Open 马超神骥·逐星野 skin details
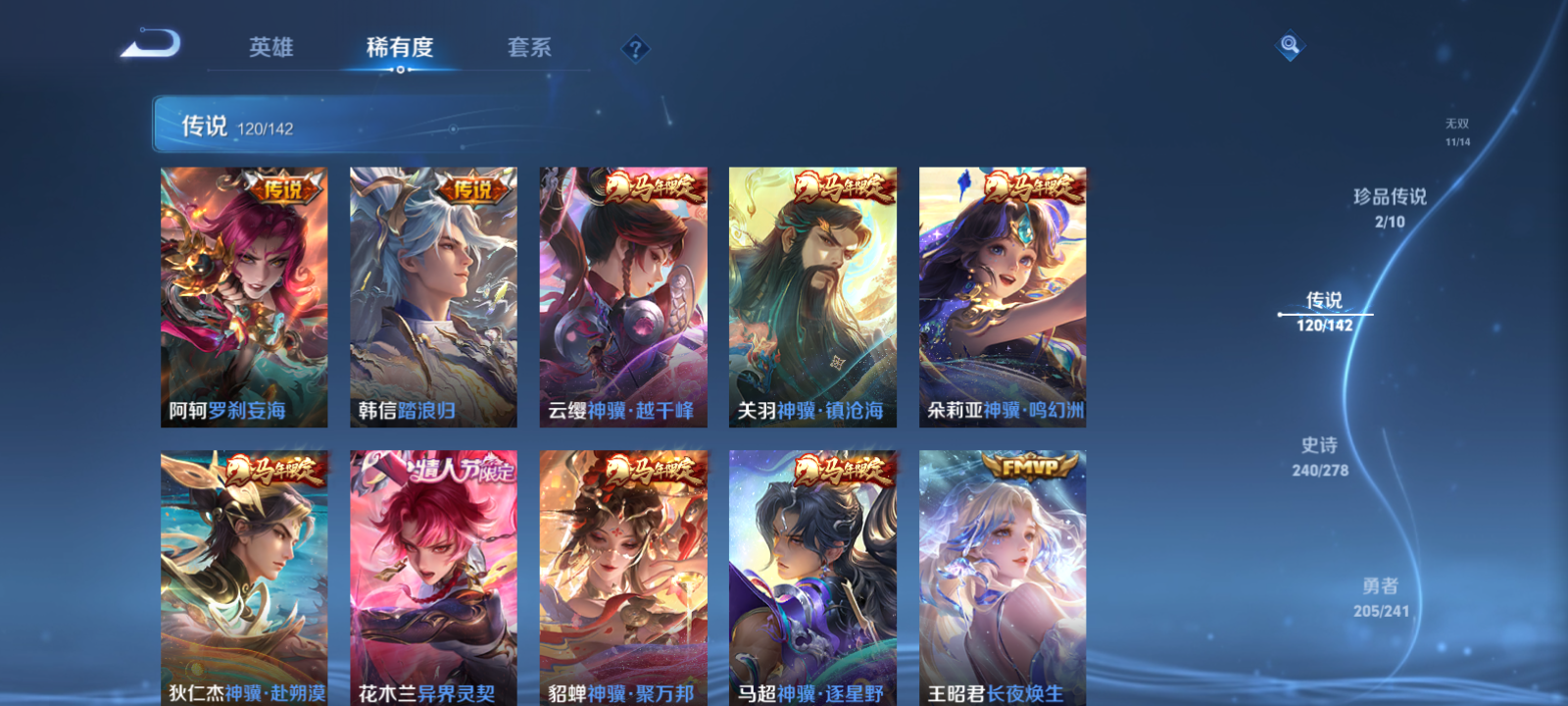1568x706 pixels. (x=810, y=579)
